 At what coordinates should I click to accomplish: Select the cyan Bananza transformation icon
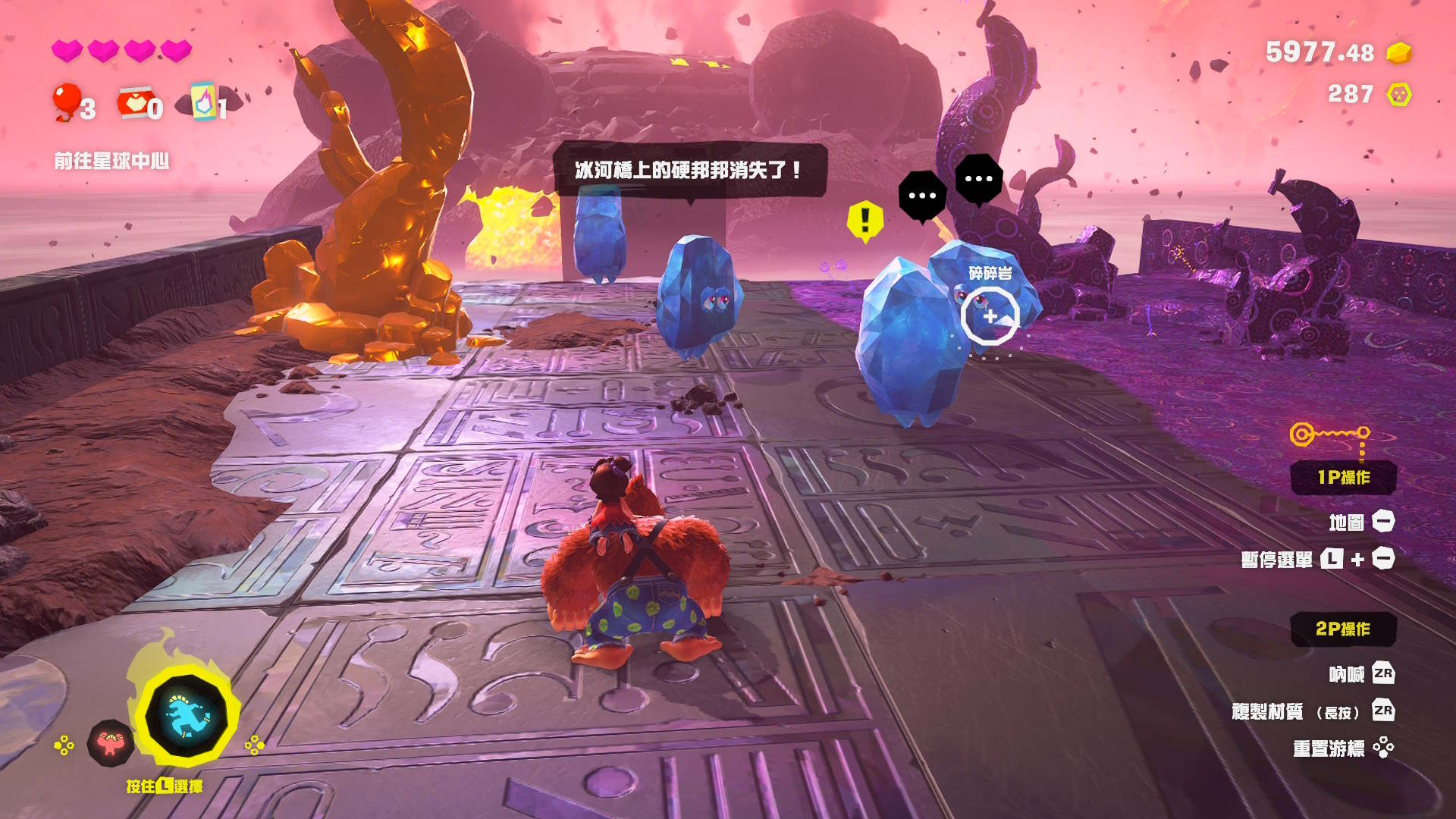click(x=187, y=716)
